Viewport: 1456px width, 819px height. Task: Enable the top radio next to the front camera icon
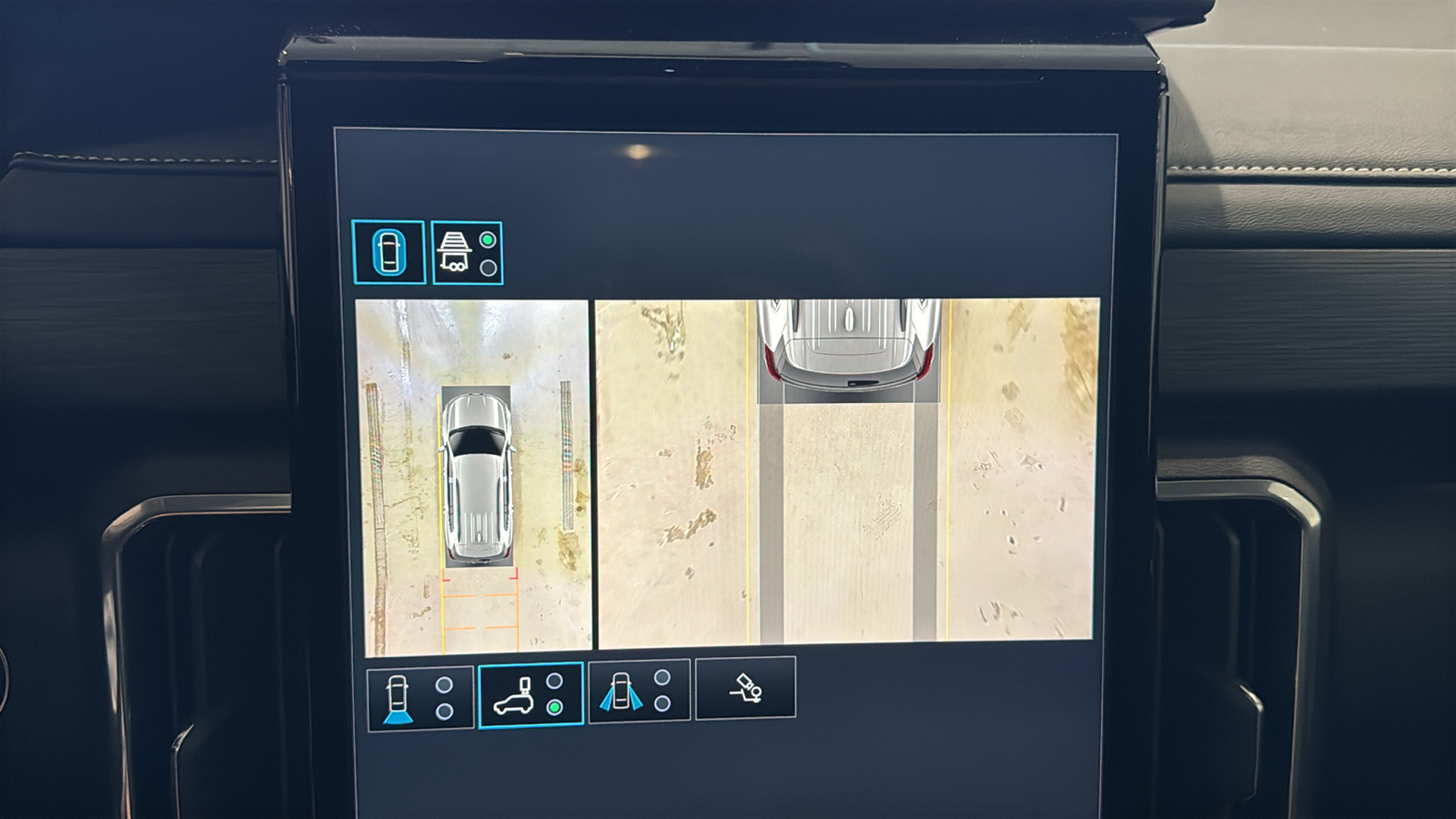pos(445,682)
